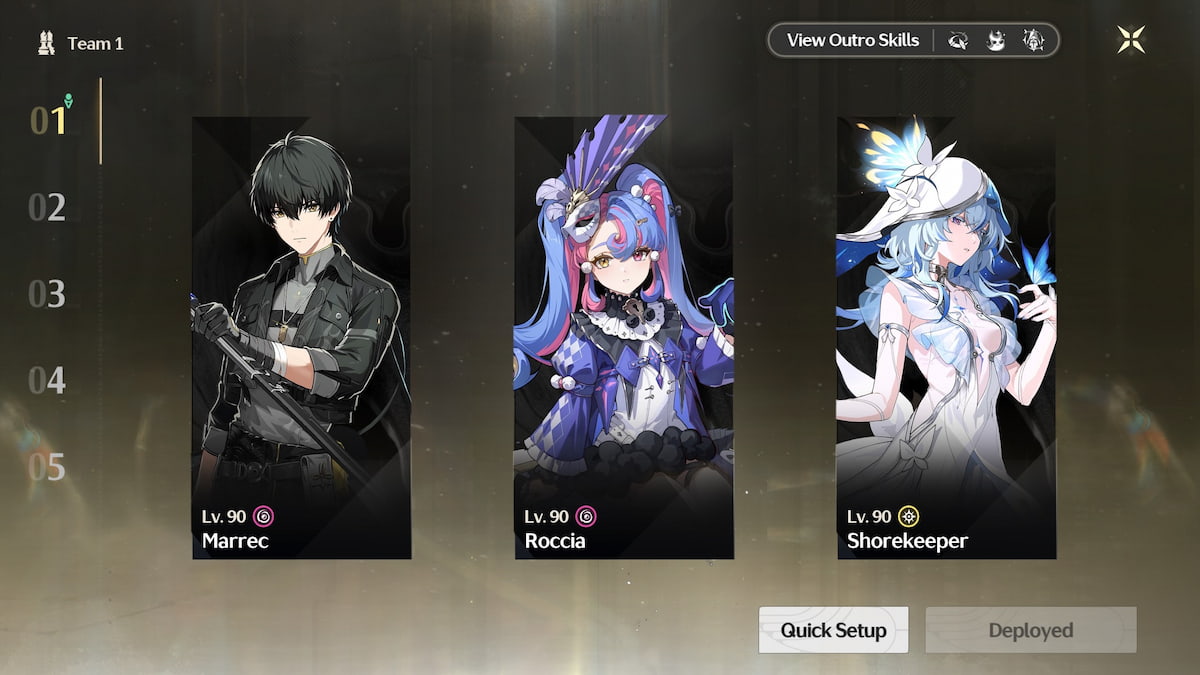Switch to team slot 04

tap(47, 381)
